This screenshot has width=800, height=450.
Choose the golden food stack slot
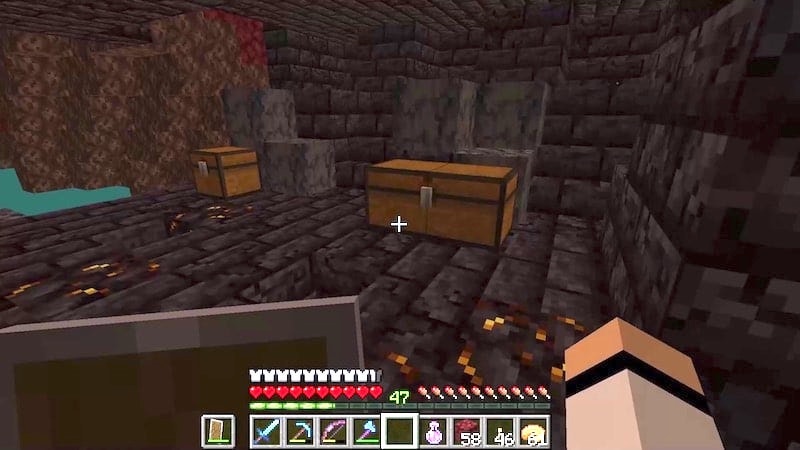coord(534,432)
